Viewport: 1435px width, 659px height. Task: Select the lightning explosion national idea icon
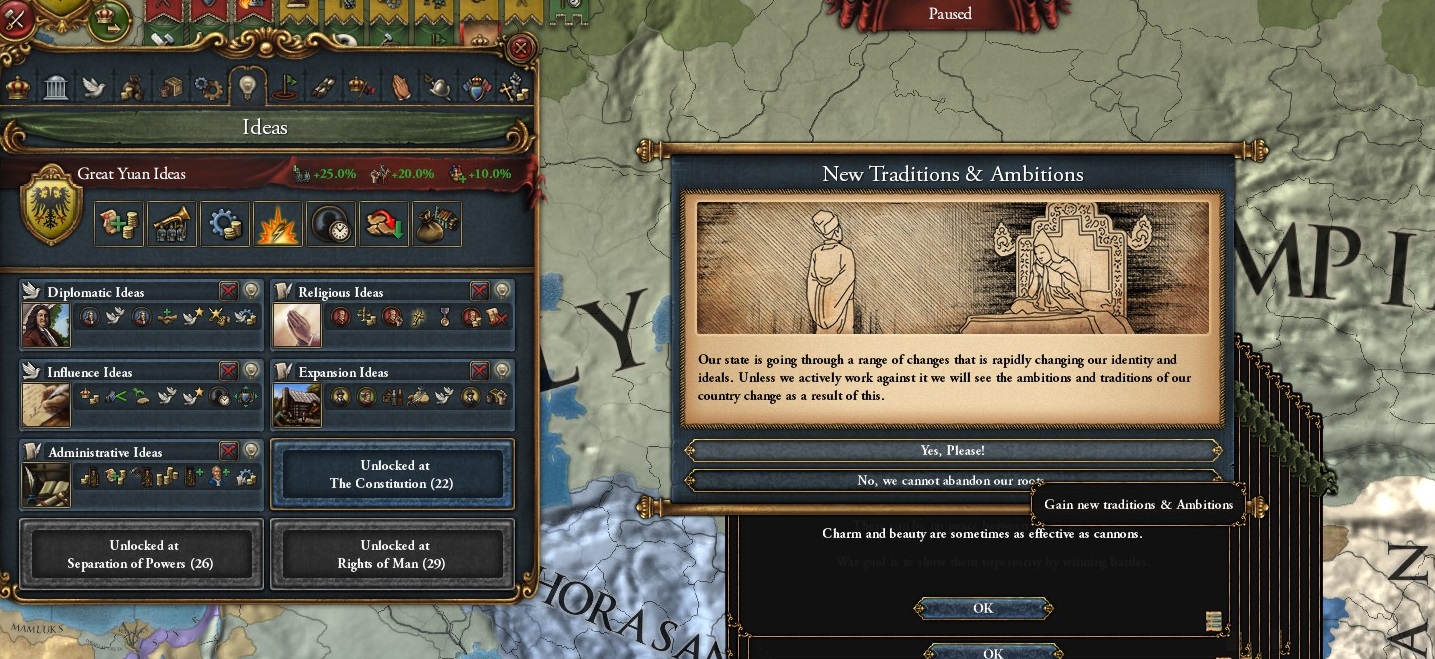277,224
